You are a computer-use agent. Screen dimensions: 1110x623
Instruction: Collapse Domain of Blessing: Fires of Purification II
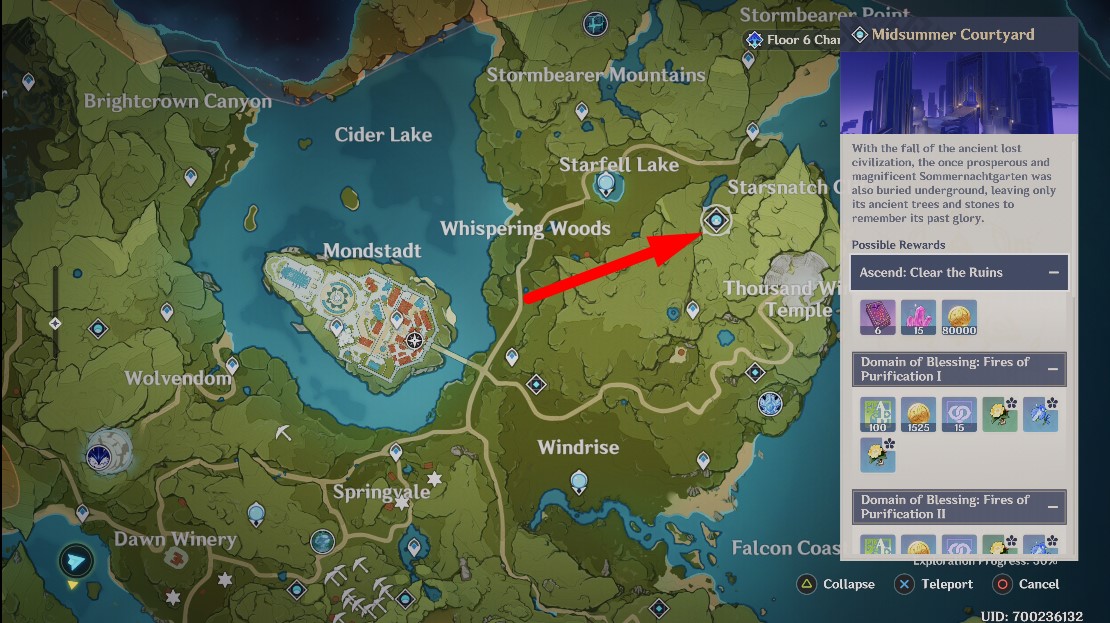coord(1053,507)
